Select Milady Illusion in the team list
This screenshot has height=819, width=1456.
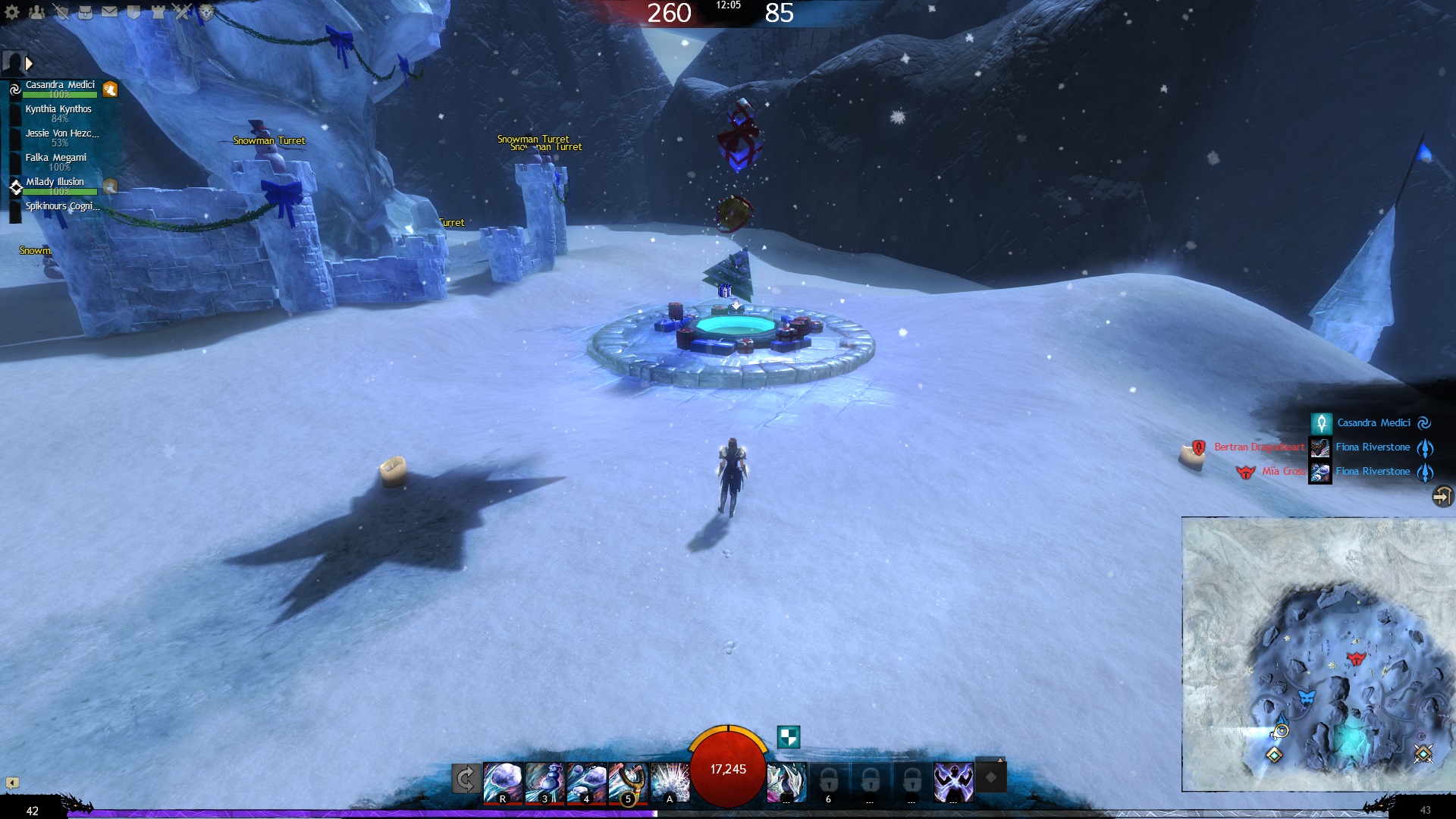(x=55, y=183)
